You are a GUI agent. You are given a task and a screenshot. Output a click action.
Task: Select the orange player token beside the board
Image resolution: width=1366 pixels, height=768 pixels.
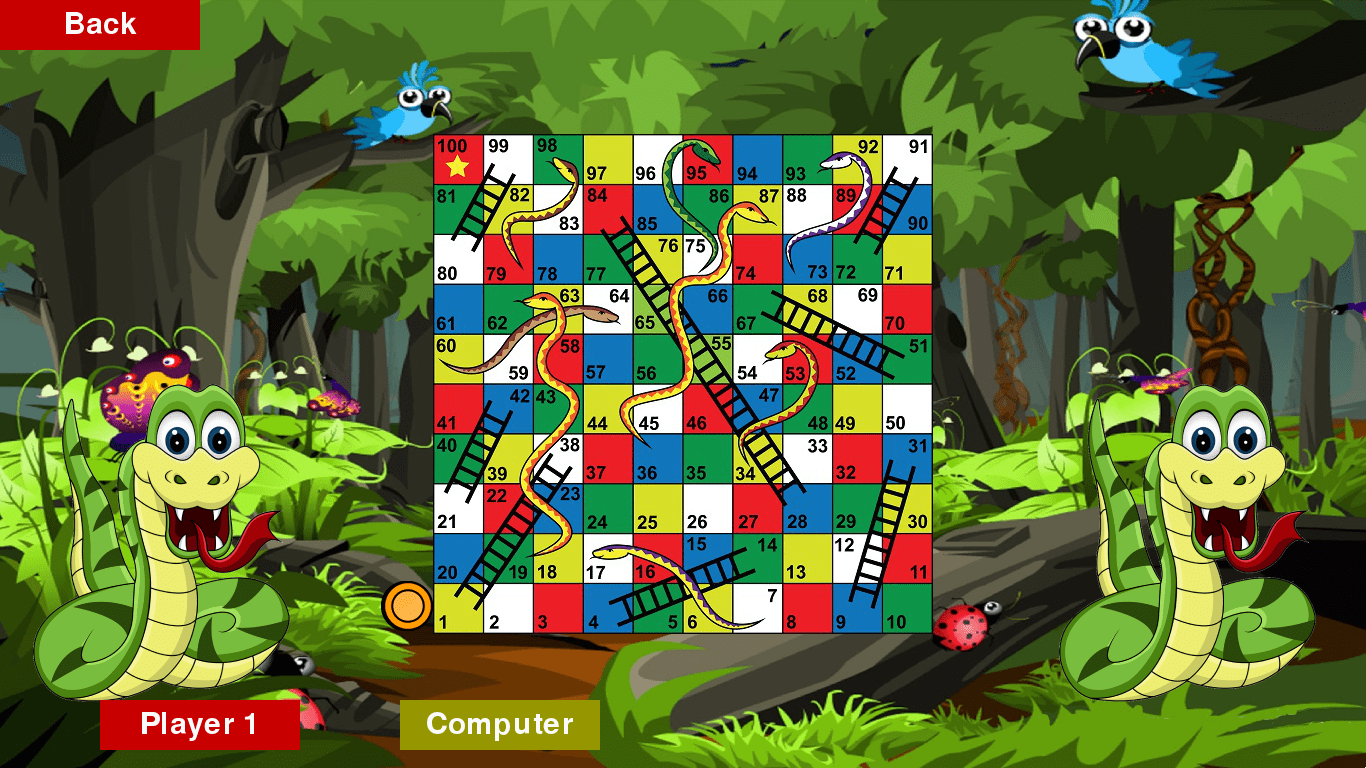[x=407, y=604]
